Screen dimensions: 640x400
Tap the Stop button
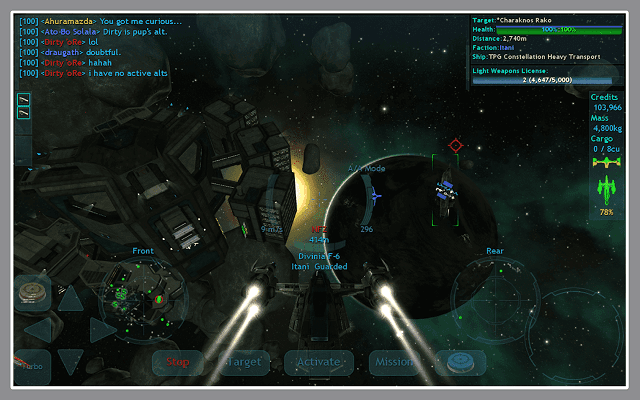[178, 361]
